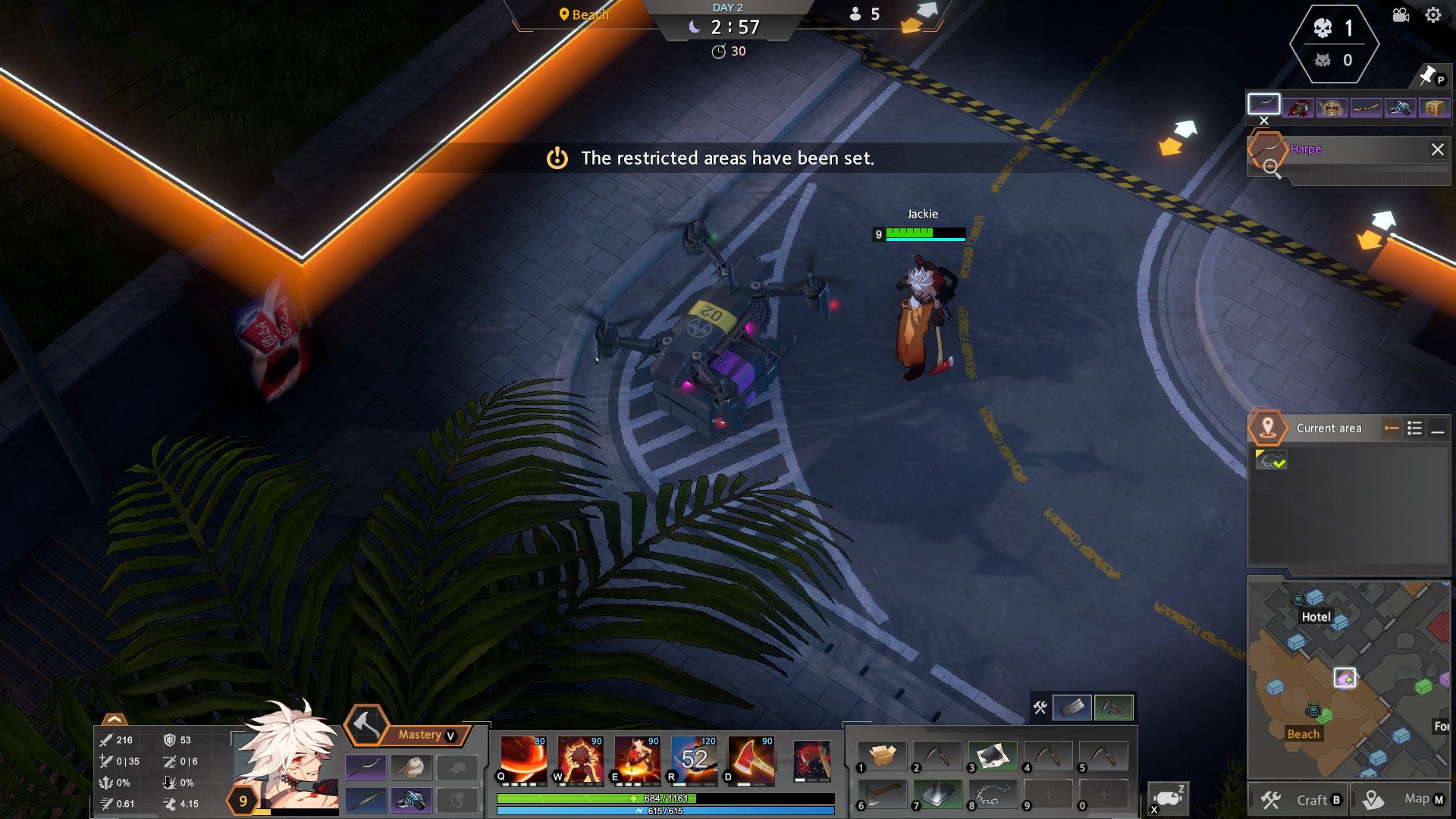
Task: Activate the axe weapon skill on D
Action: tap(751, 758)
